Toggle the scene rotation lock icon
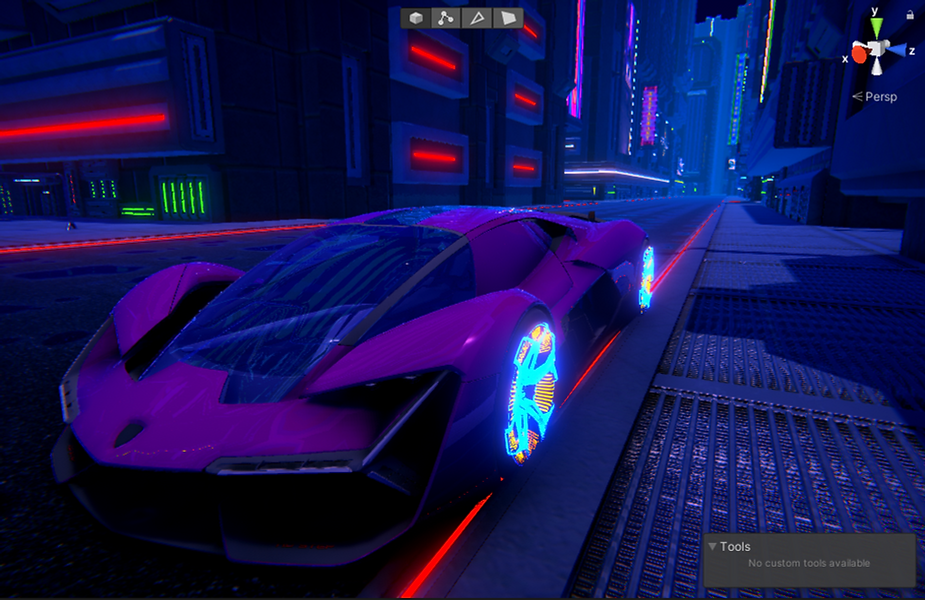 pos(910,15)
